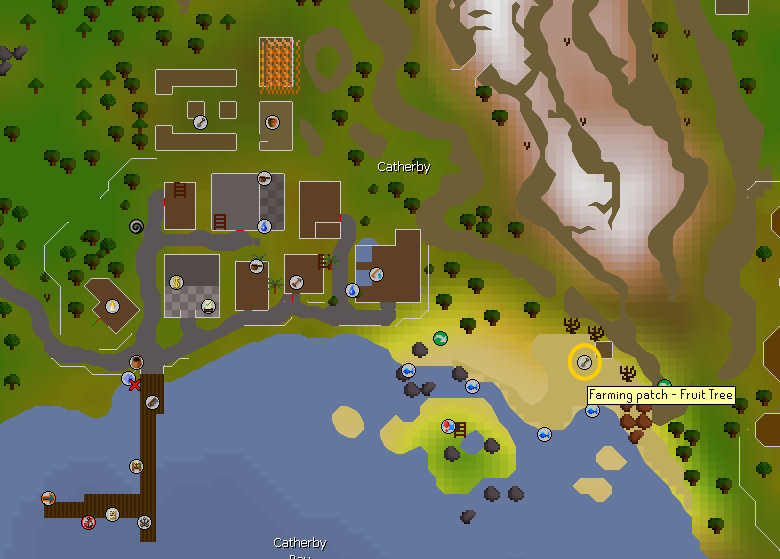This screenshot has width=780, height=559.
Task: Click the red no-entry circle map icon
Action: pos(88,520)
